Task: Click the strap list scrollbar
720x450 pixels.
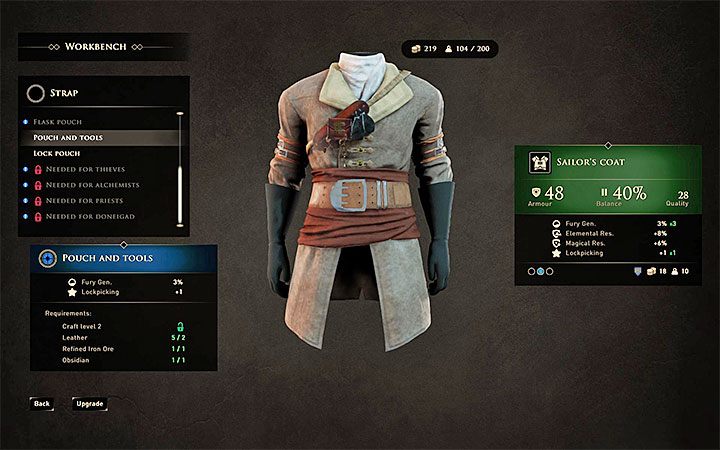Action: 180,168
